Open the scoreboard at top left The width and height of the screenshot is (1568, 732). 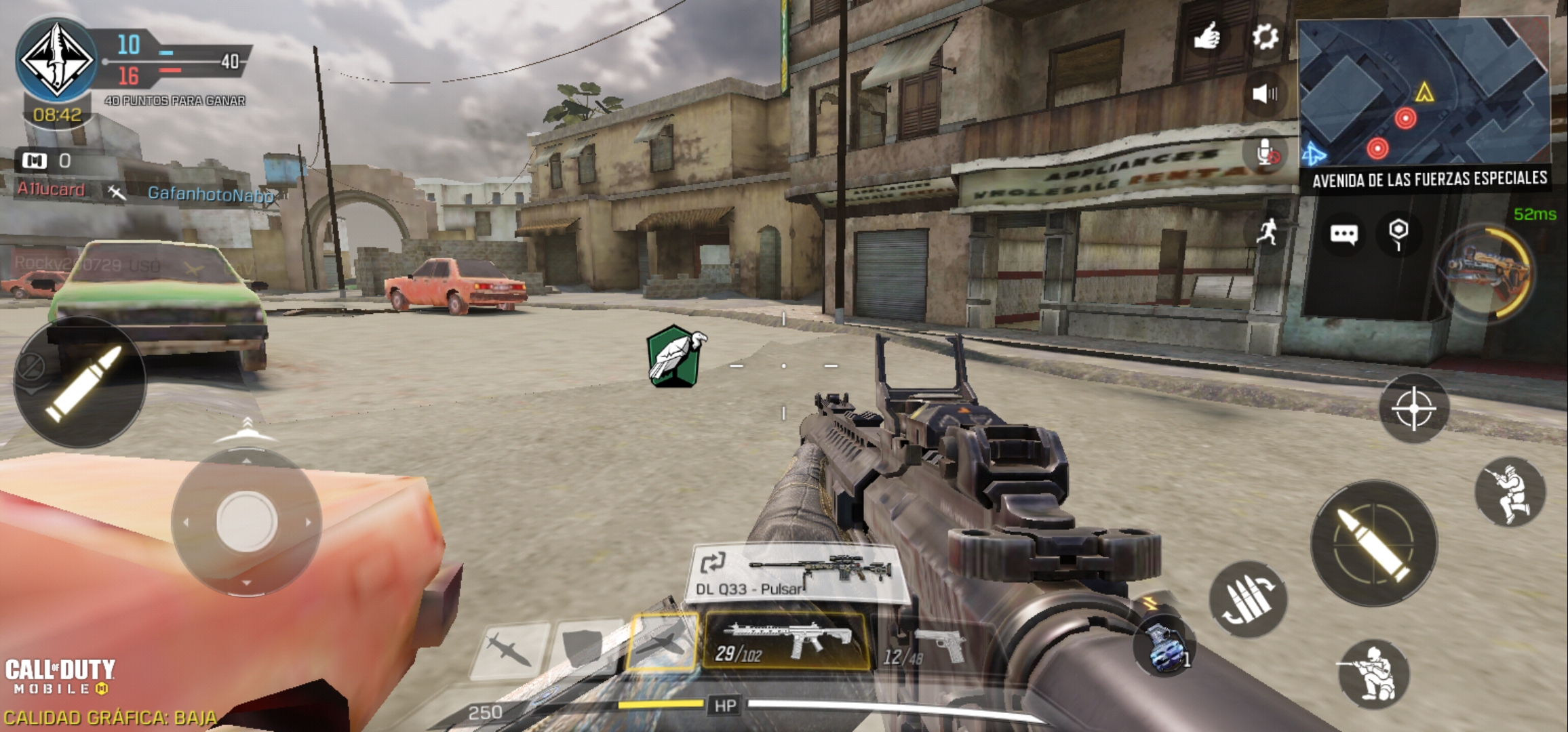tap(136, 61)
